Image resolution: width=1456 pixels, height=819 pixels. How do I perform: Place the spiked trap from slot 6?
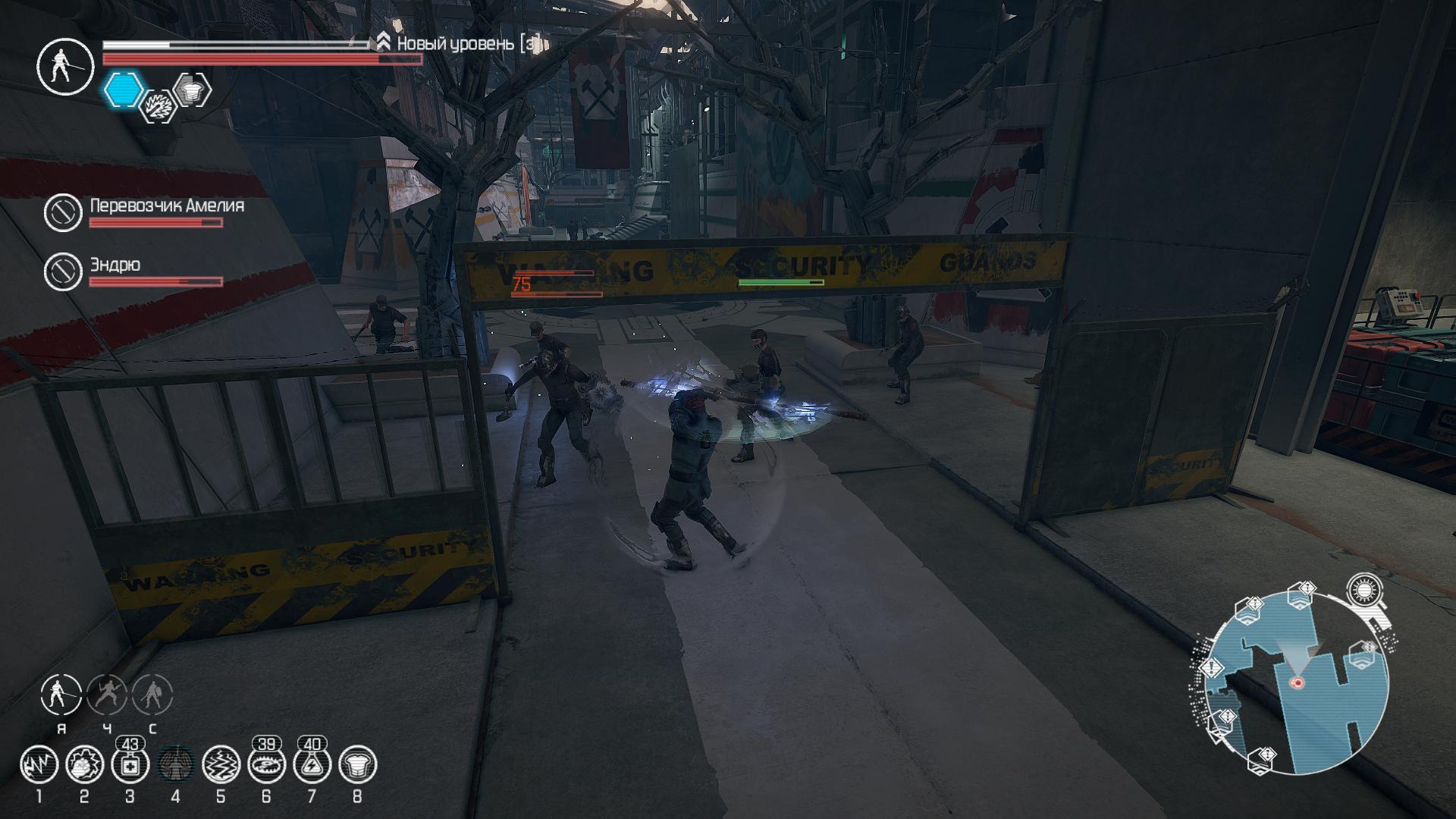266,764
